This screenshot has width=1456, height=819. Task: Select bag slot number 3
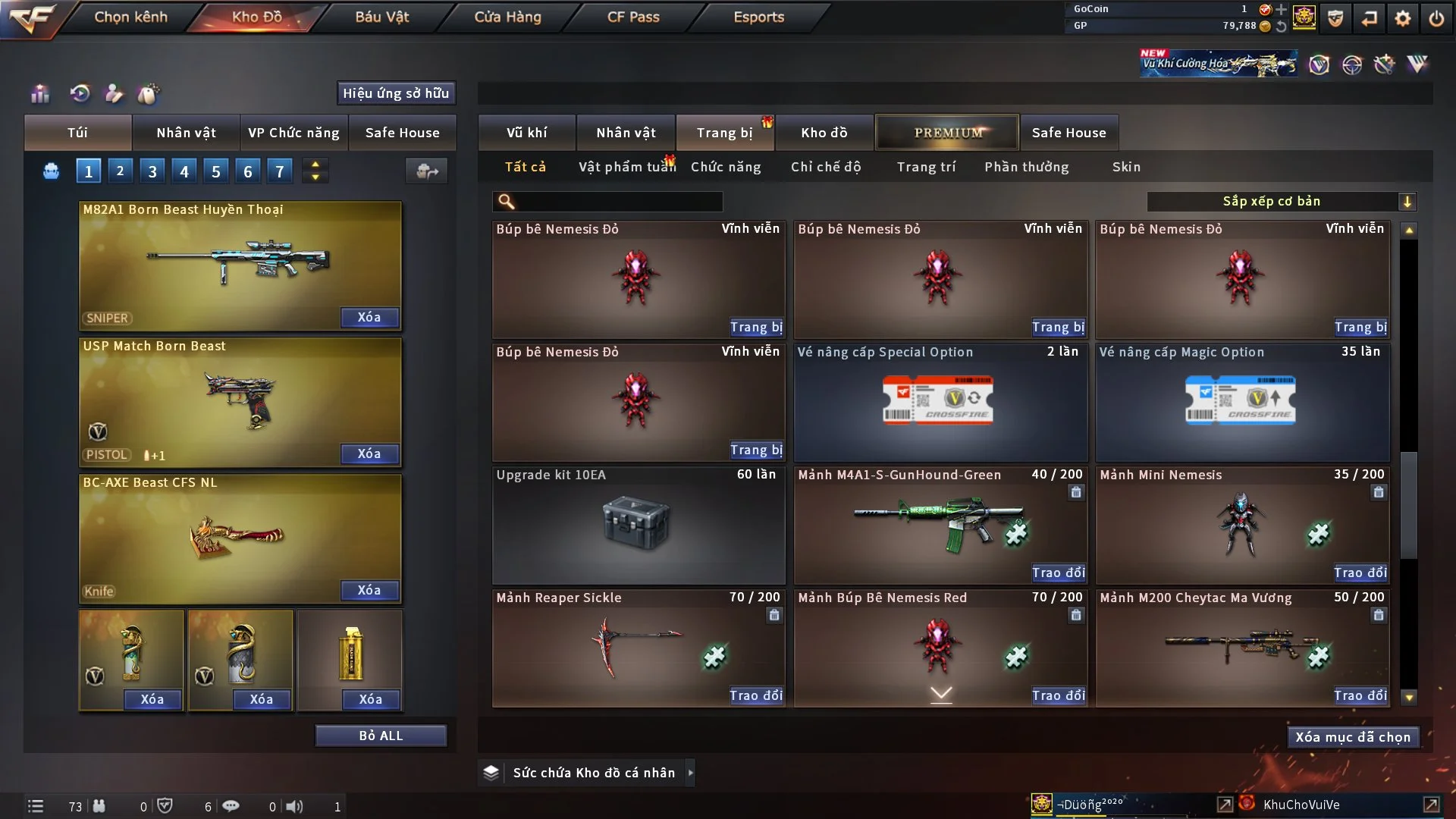[x=152, y=171]
